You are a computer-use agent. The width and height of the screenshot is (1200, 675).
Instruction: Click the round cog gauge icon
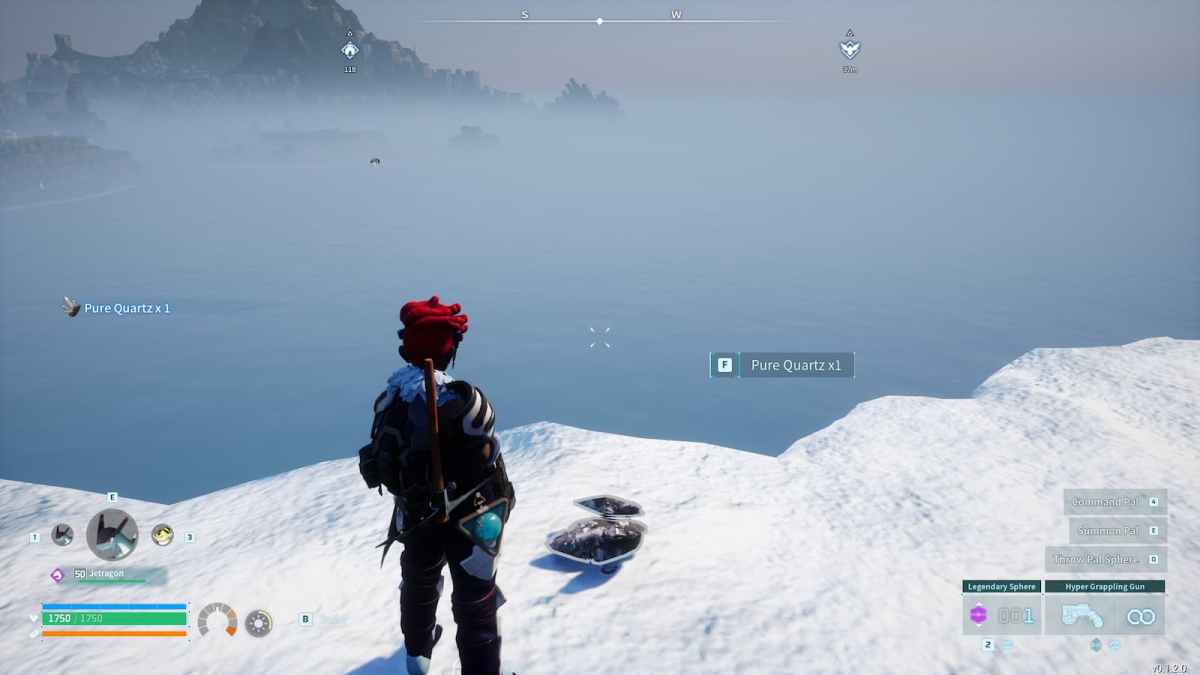coord(258,622)
